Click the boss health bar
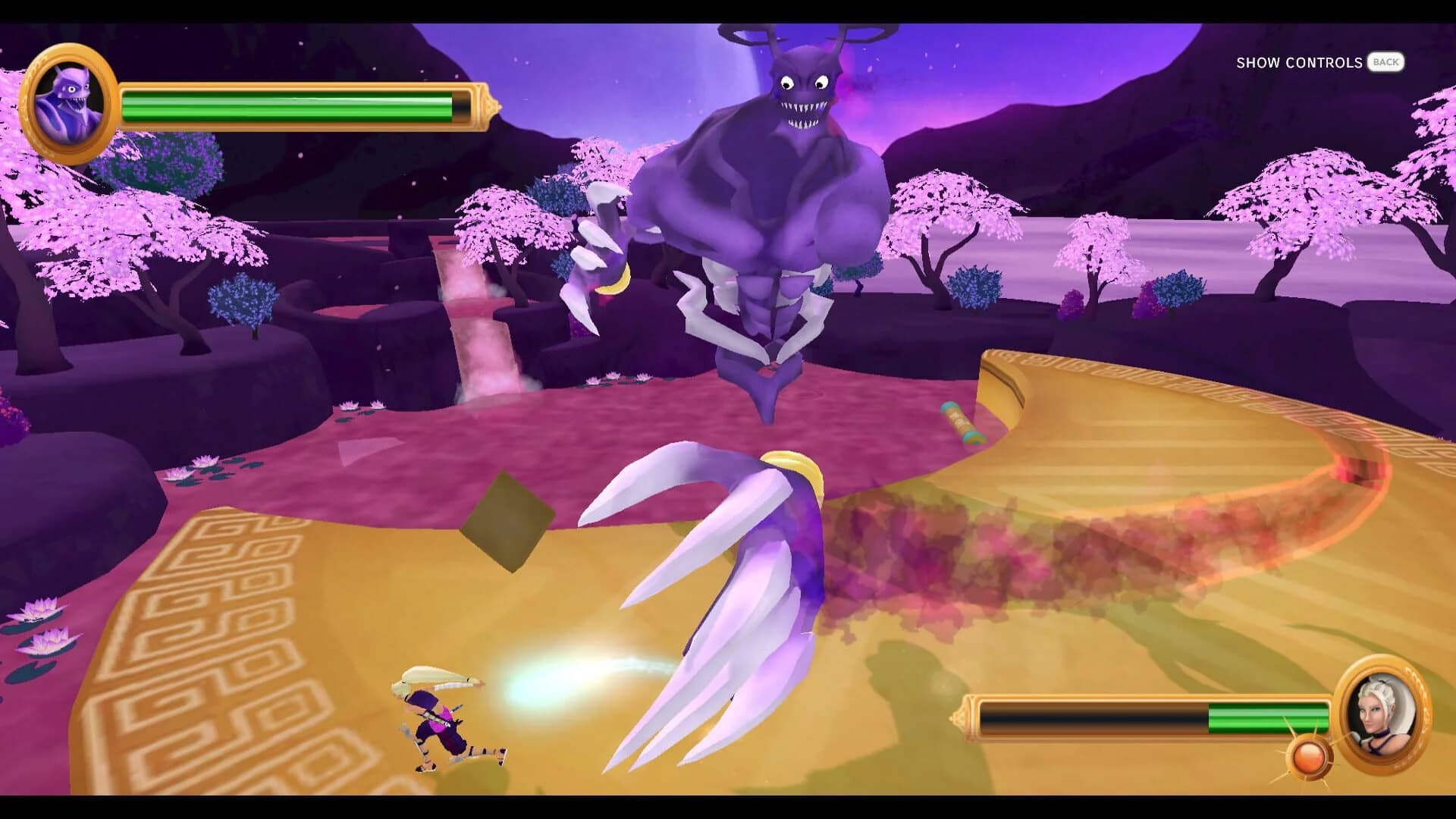The width and height of the screenshot is (1456, 819). 296,106
